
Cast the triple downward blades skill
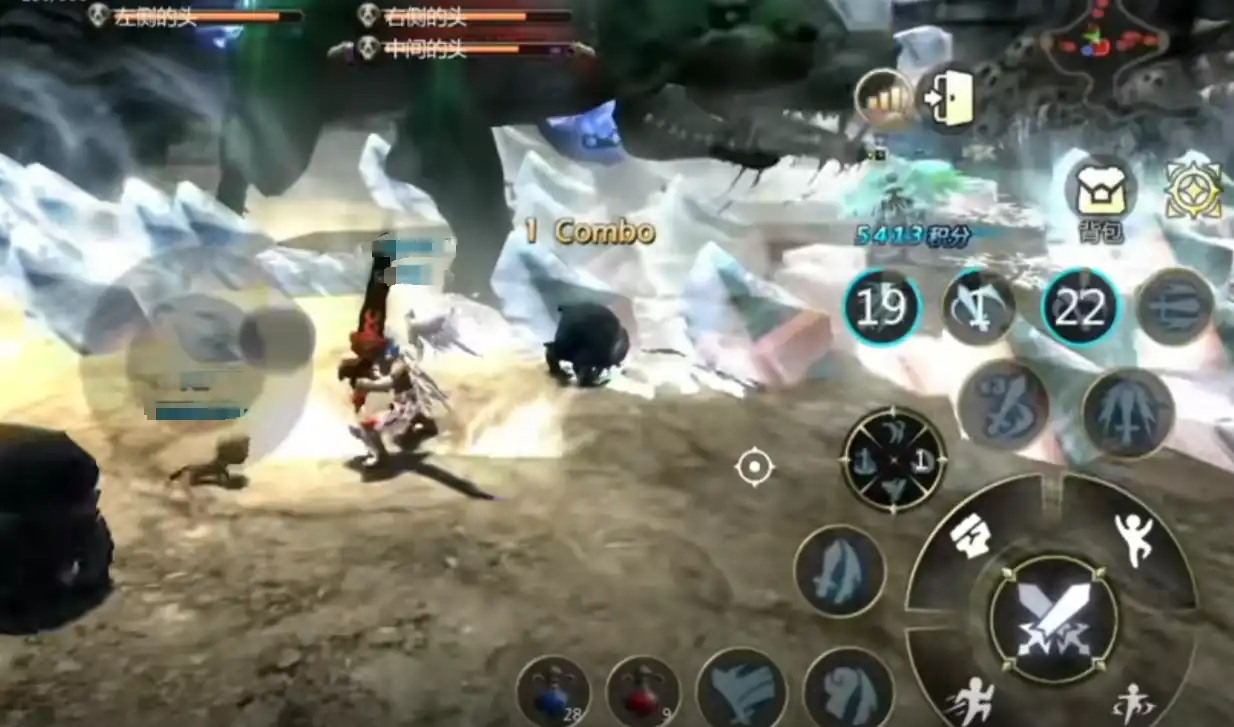click(x=1127, y=412)
